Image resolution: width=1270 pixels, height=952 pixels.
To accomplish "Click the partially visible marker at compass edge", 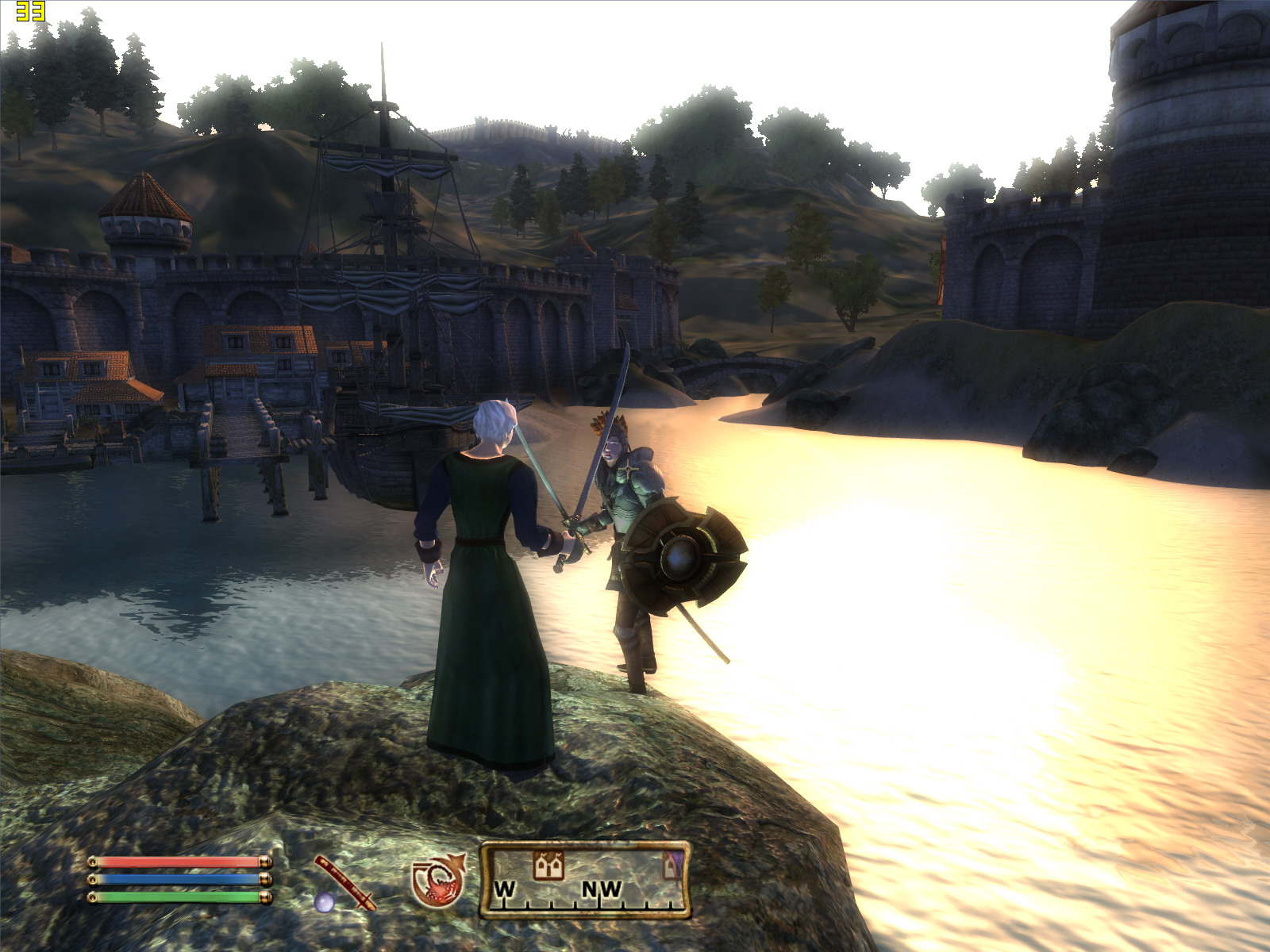I will (x=672, y=865).
